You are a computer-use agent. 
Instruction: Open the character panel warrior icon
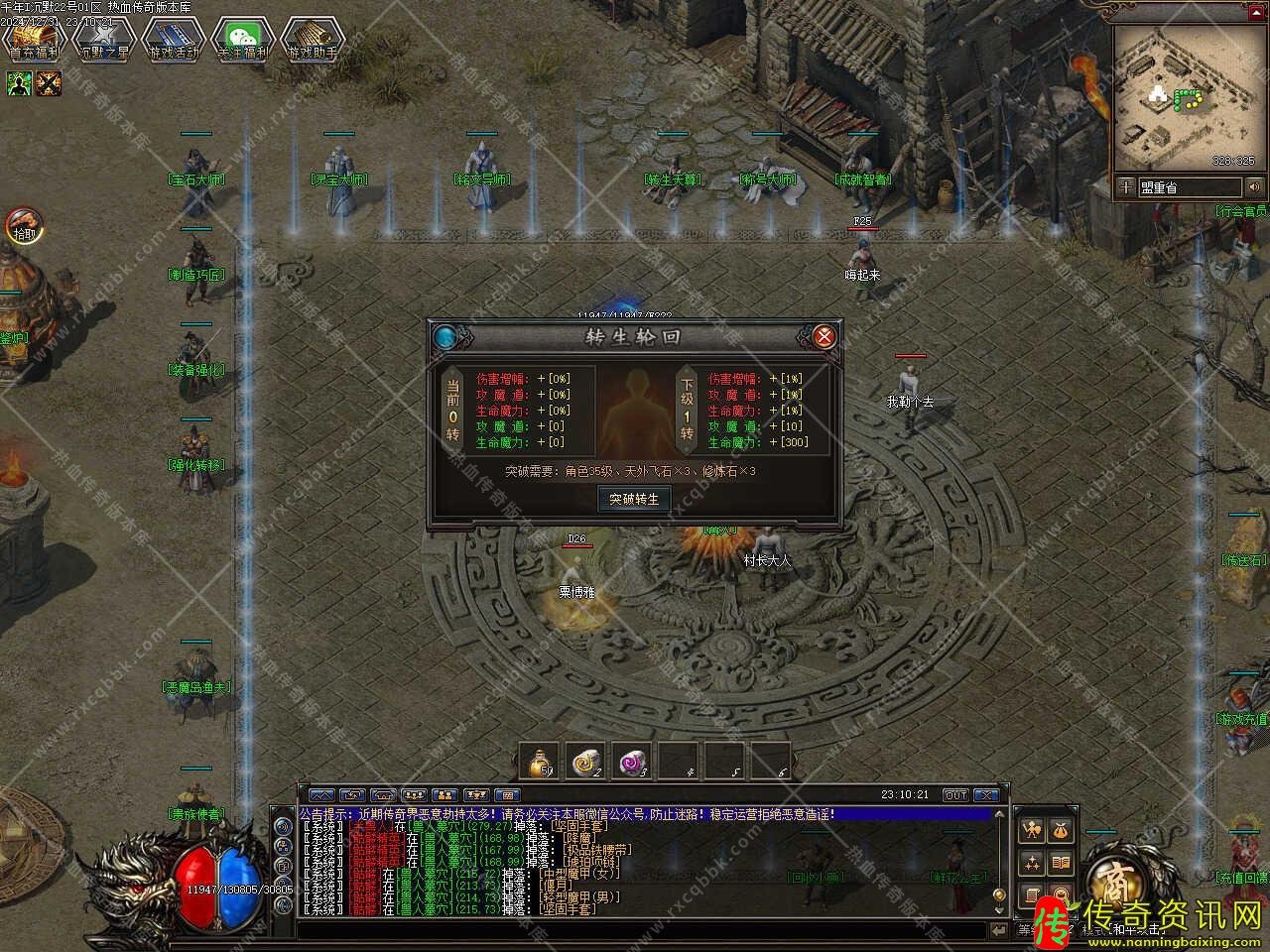pyautogui.click(x=1033, y=831)
